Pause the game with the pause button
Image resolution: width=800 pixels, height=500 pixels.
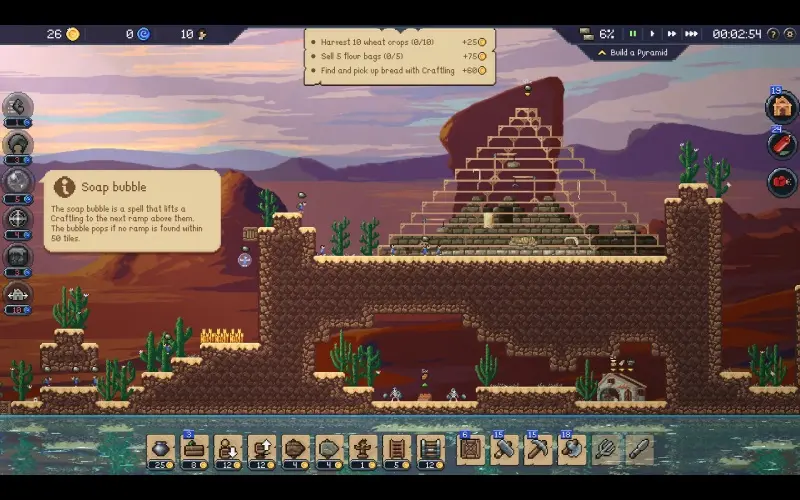pos(632,34)
